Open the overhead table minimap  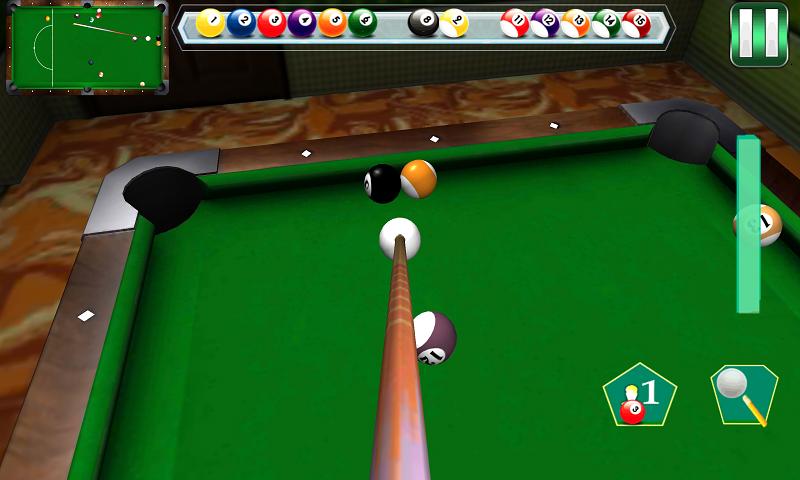88,46
